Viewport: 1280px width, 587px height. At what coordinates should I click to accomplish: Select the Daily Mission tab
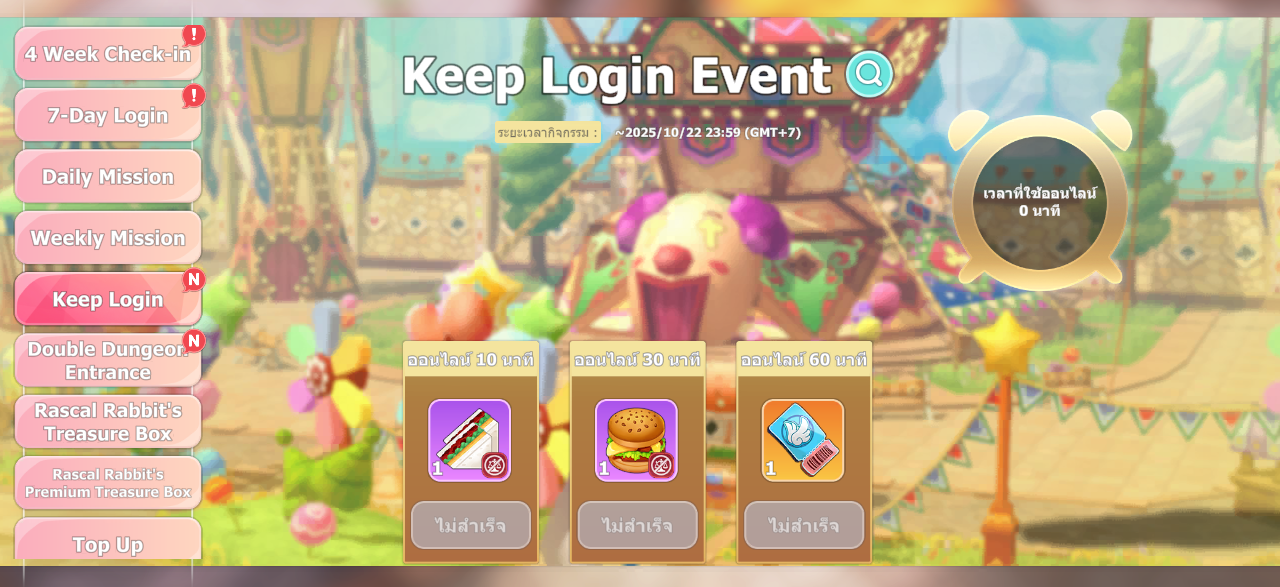[108, 177]
